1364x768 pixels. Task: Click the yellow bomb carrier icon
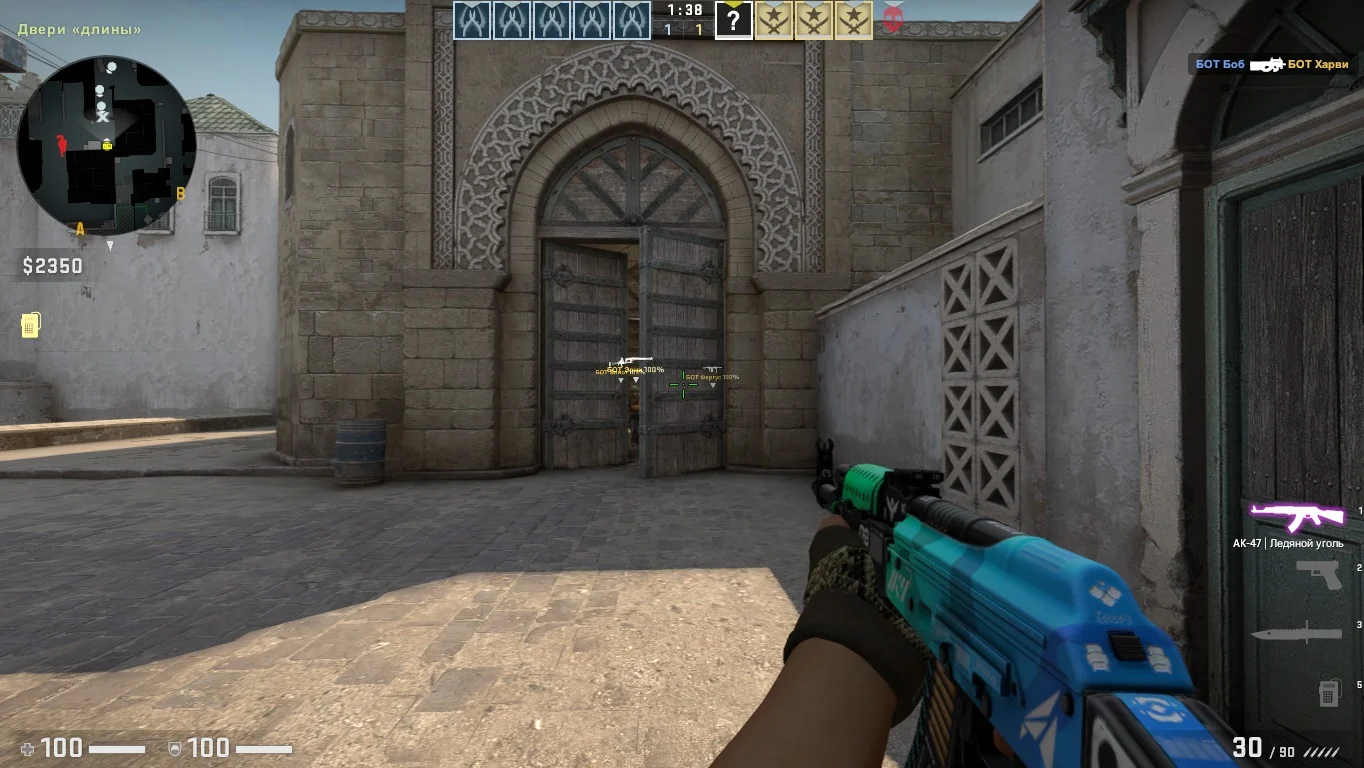[30, 325]
